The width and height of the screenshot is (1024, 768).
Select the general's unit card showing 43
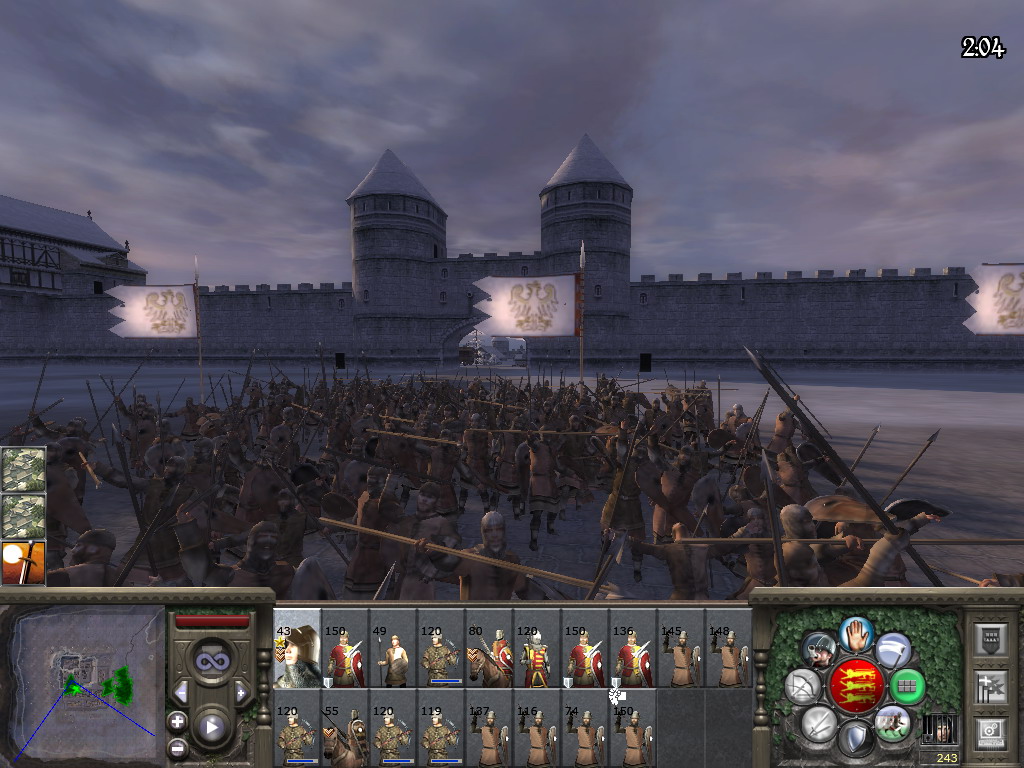[297, 648]
